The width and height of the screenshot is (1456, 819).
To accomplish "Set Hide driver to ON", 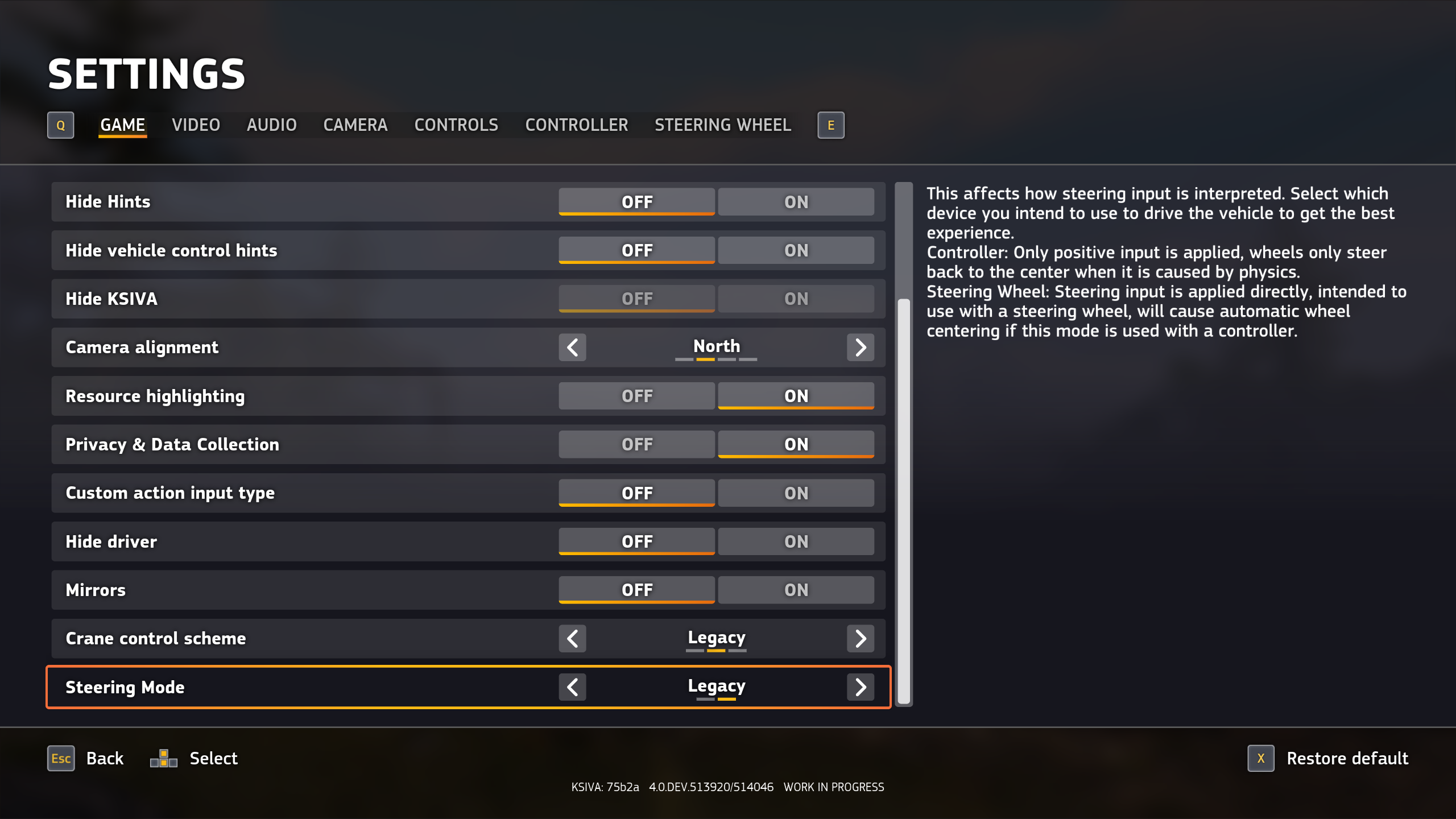I will pyautogui.click(x=796, y=541).
